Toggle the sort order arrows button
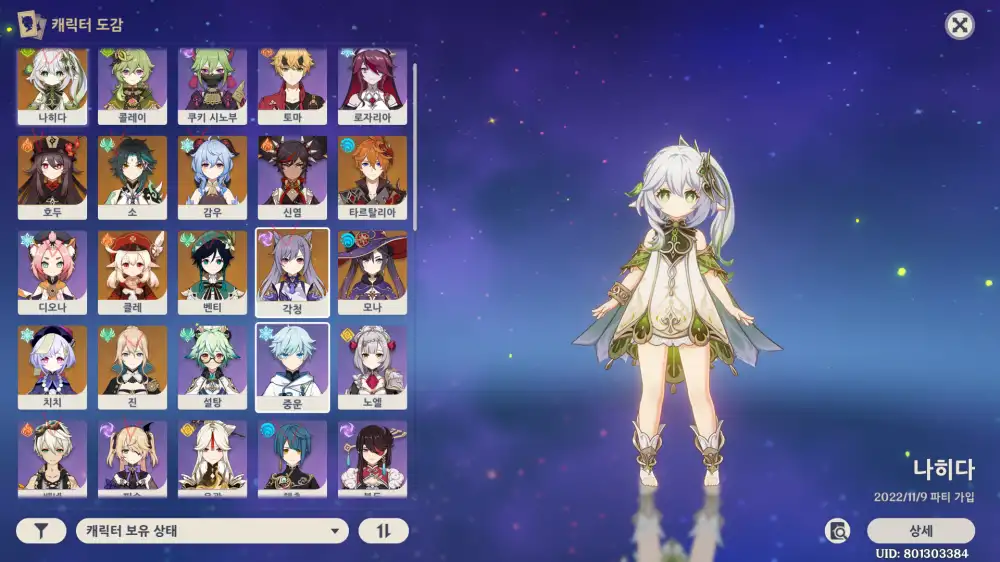Screen dimensions: 1000x562 point(384,531)
